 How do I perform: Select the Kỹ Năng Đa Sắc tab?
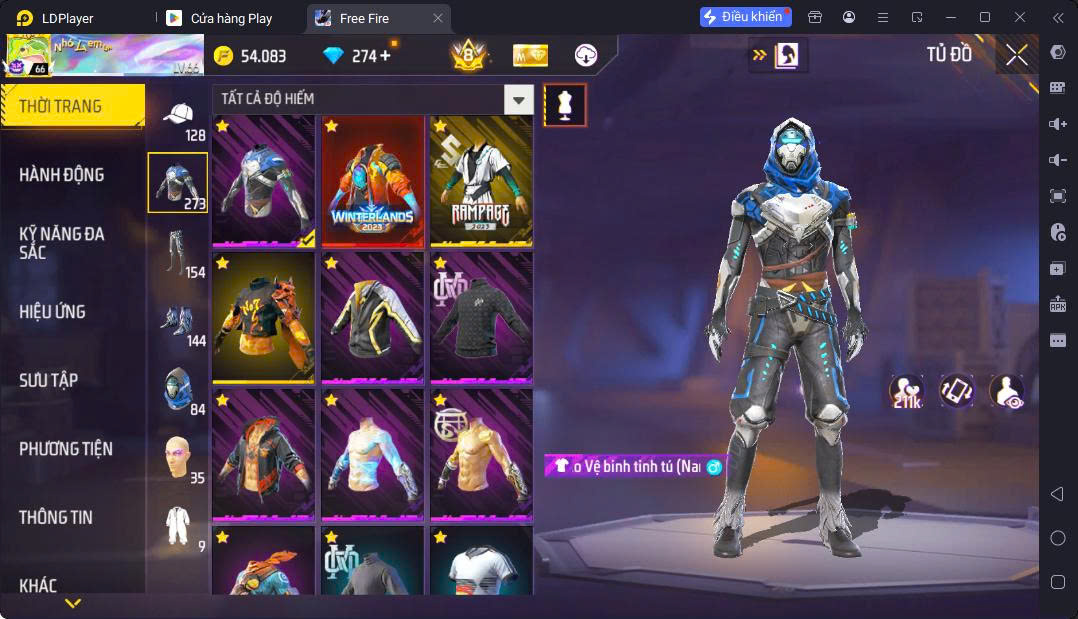pos(62,243)
